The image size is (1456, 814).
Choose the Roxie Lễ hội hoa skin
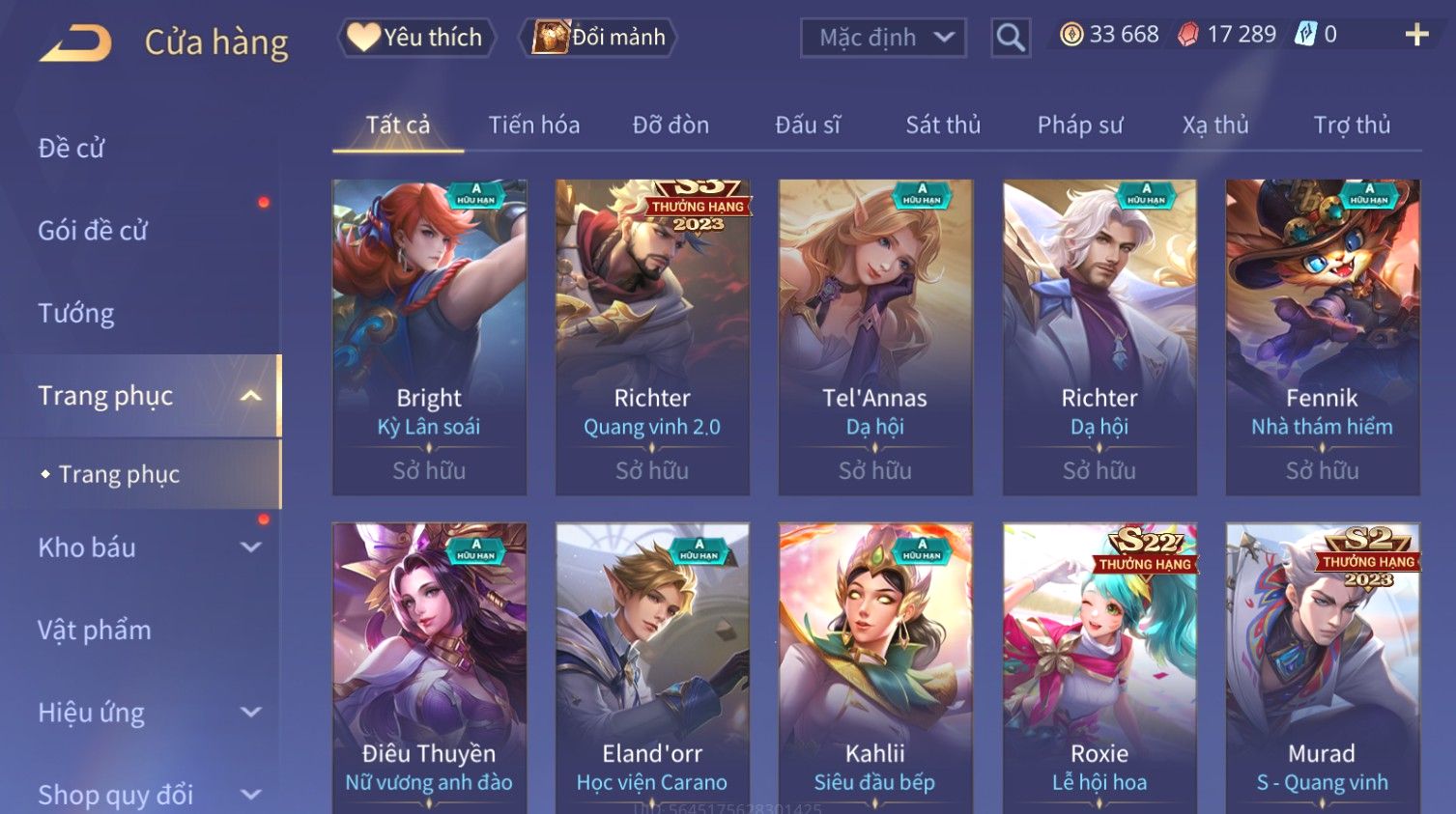pyautogui.click(x=1099, y=666)
